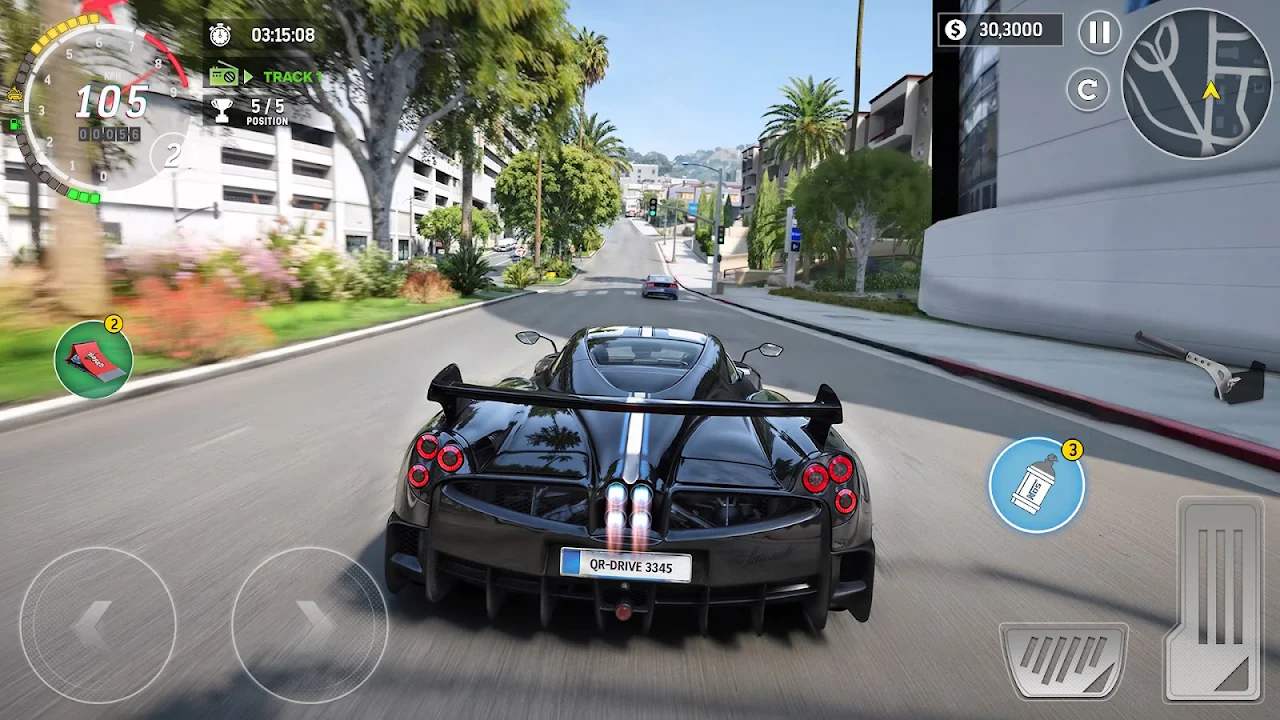This screenshot has width=1280, height=720.
Task: Pull the handbrake lever
Action: [x=1205, y=366]
